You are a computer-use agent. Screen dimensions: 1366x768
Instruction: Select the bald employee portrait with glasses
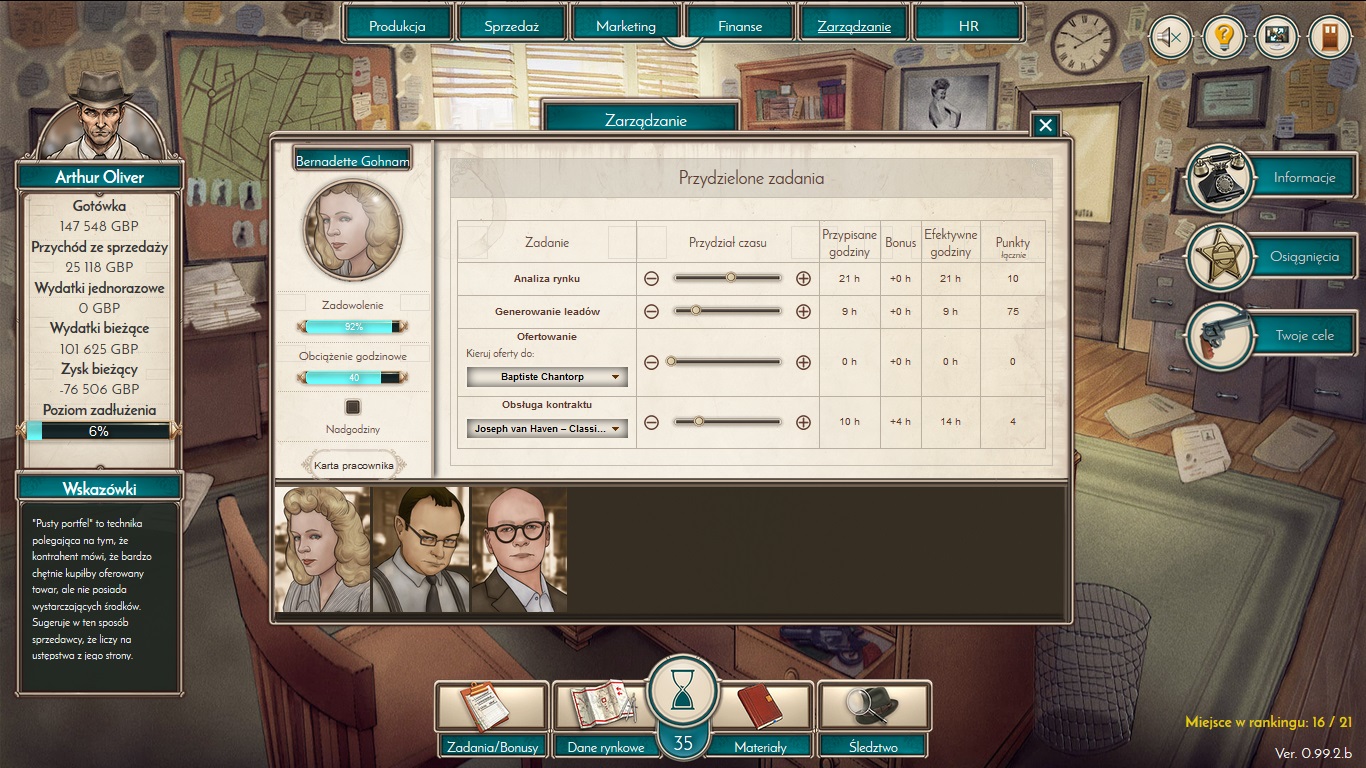tap(518, 549)
